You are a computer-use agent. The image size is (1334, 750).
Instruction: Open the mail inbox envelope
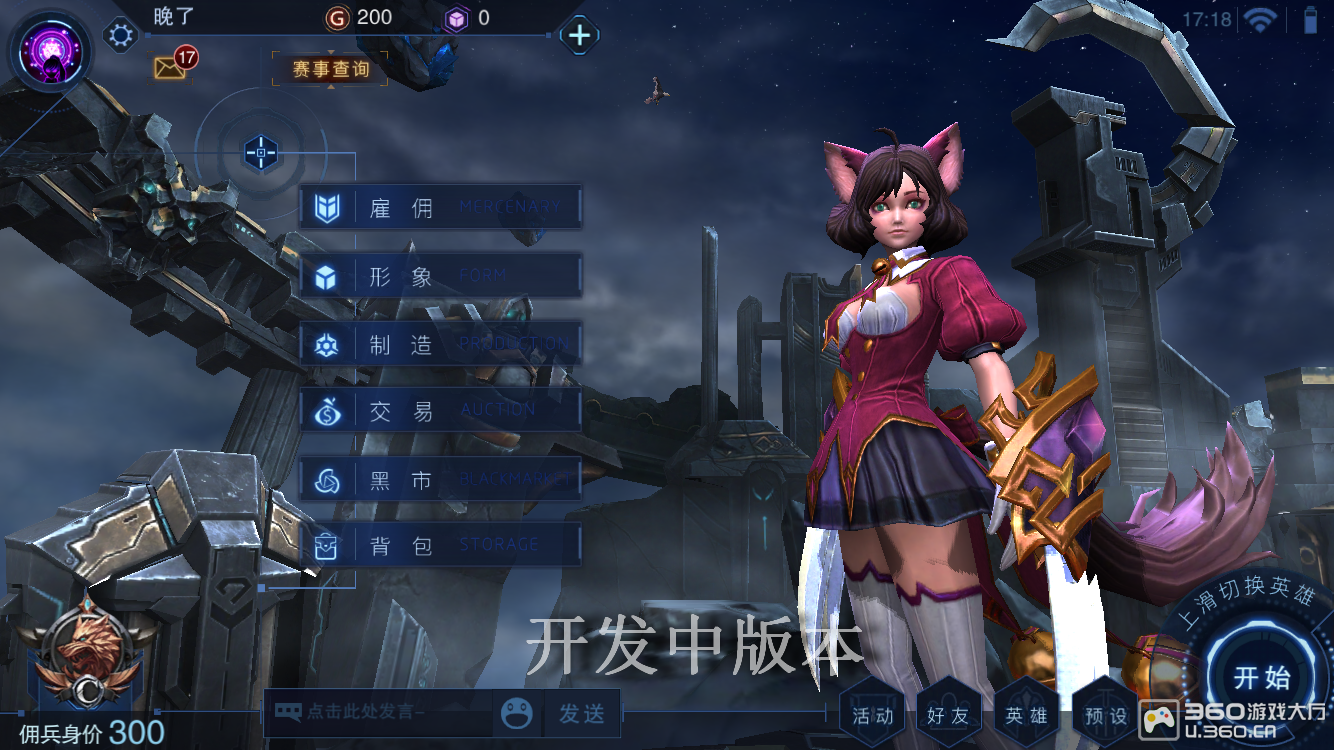pyautogui.click(x=169, y=67)
